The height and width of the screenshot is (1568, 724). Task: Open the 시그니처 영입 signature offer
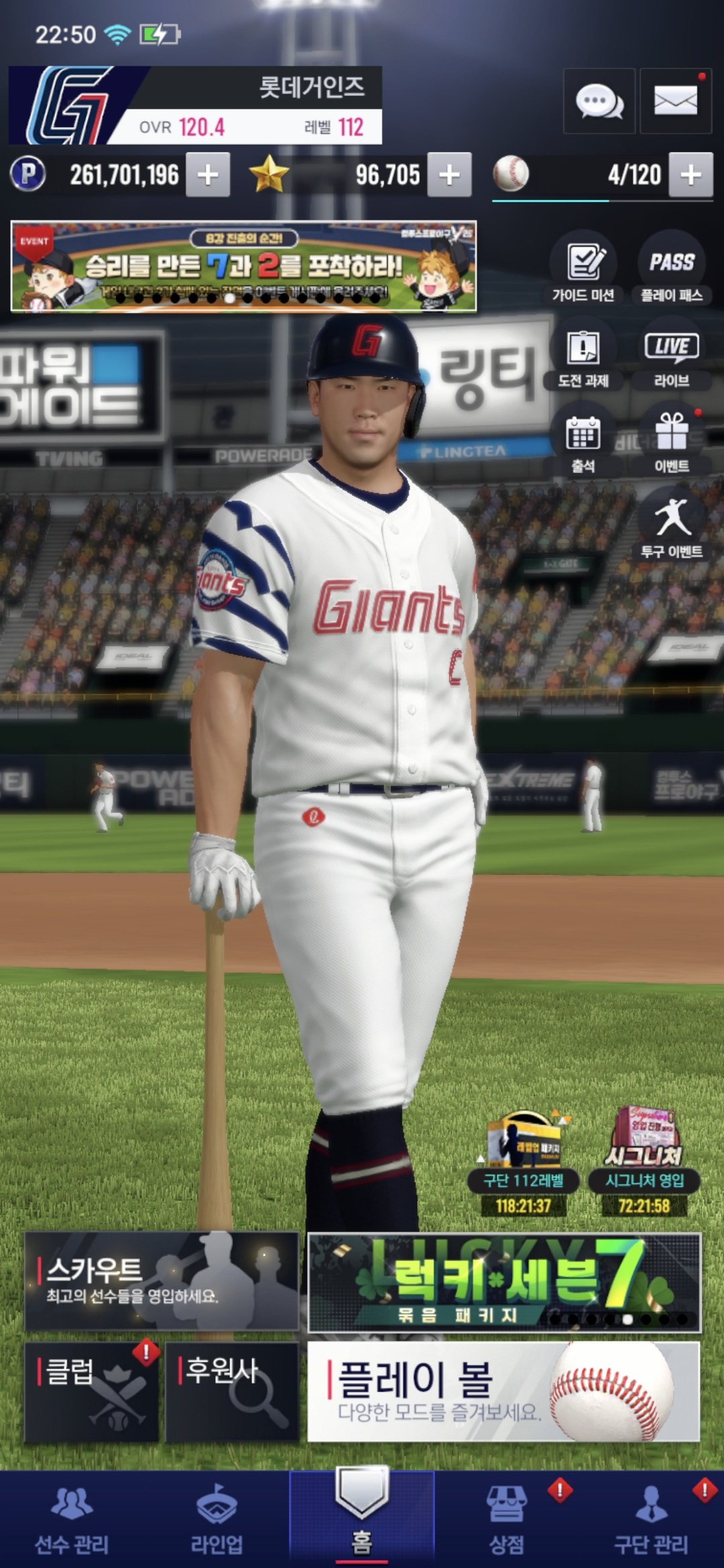coord(644,1163)
